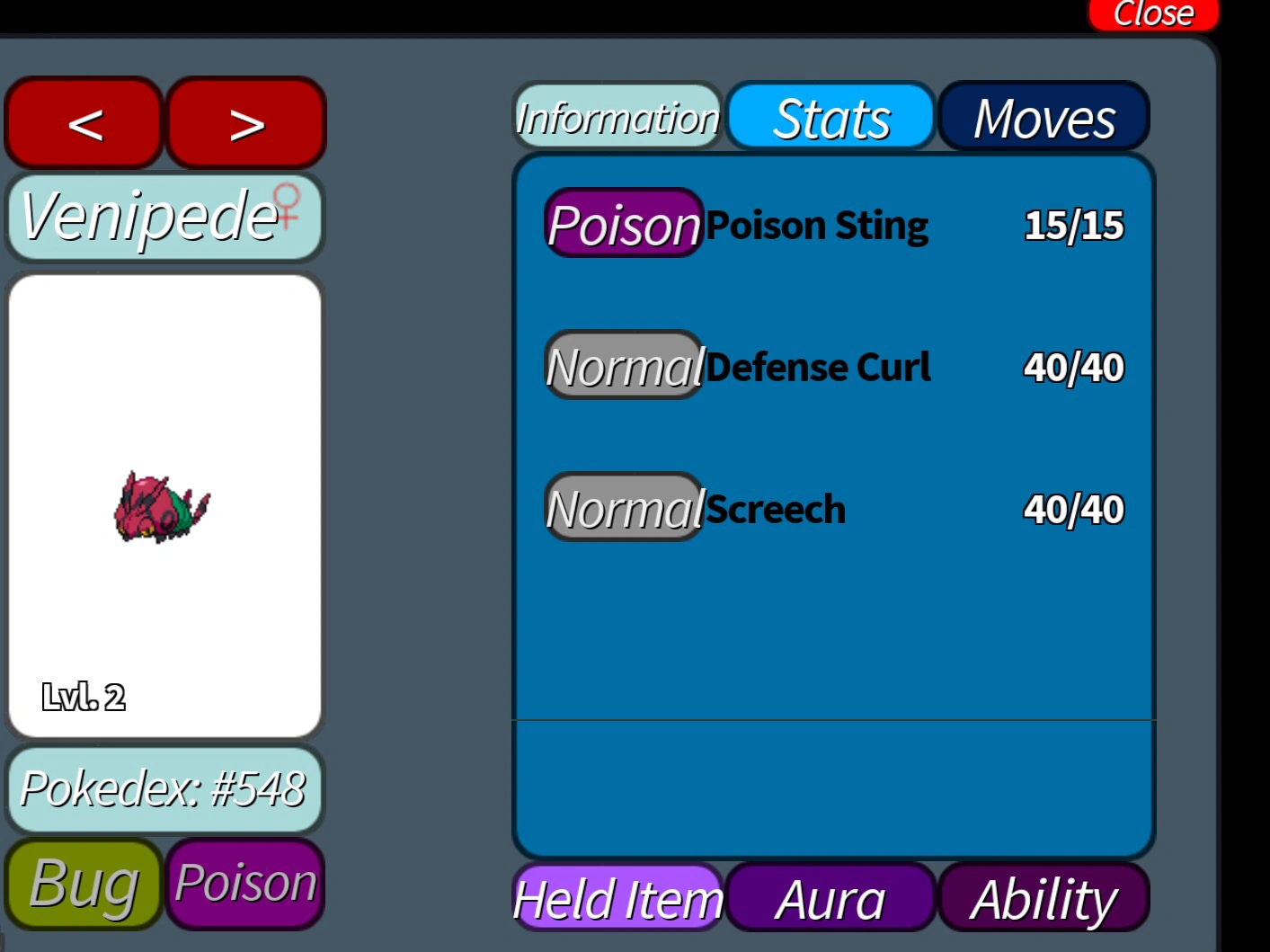The image size is (1270, 952).
Task: Open the Moves tab
Action: click(1044, 117)
